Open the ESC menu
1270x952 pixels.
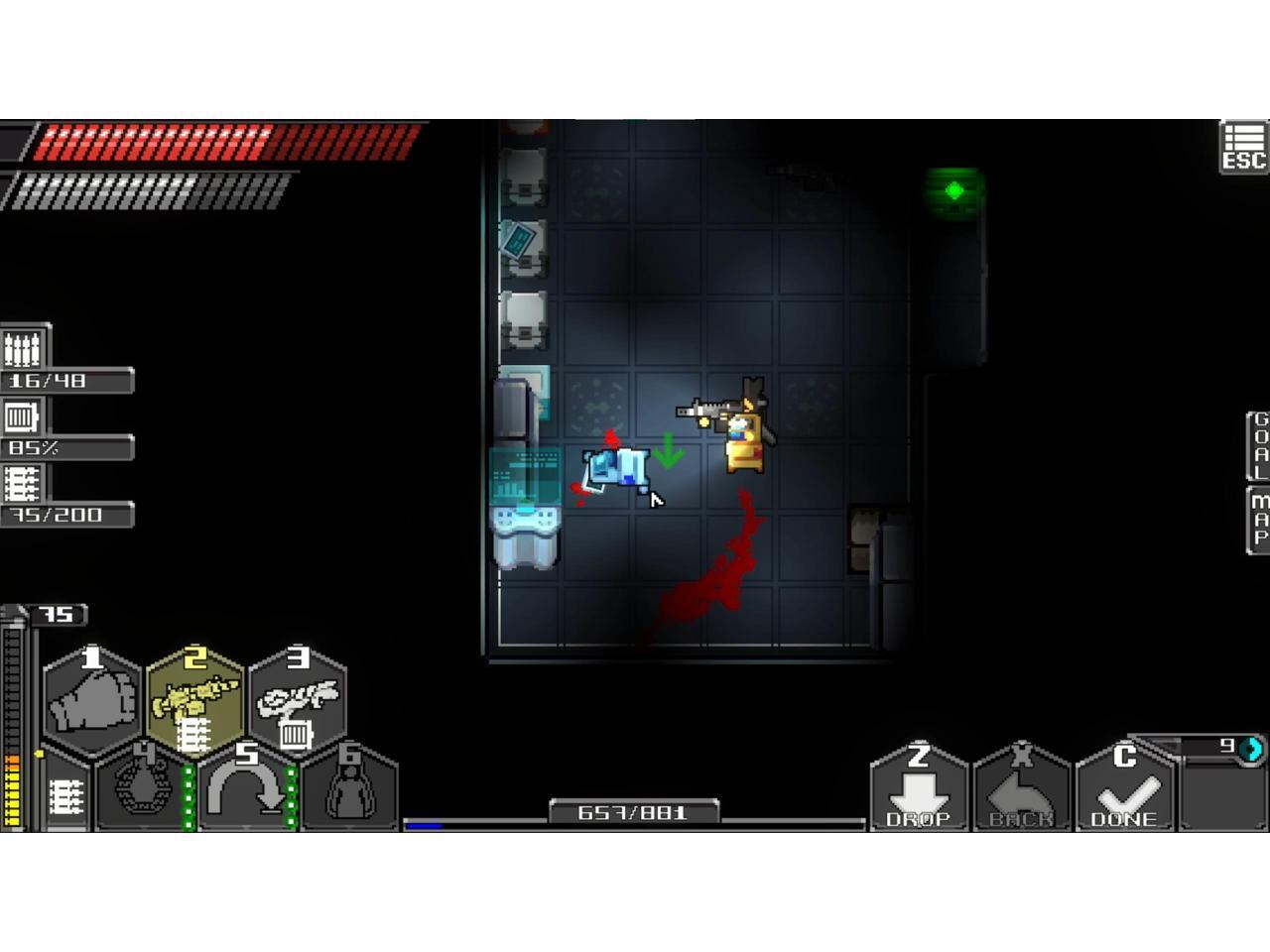(1243, 147)
